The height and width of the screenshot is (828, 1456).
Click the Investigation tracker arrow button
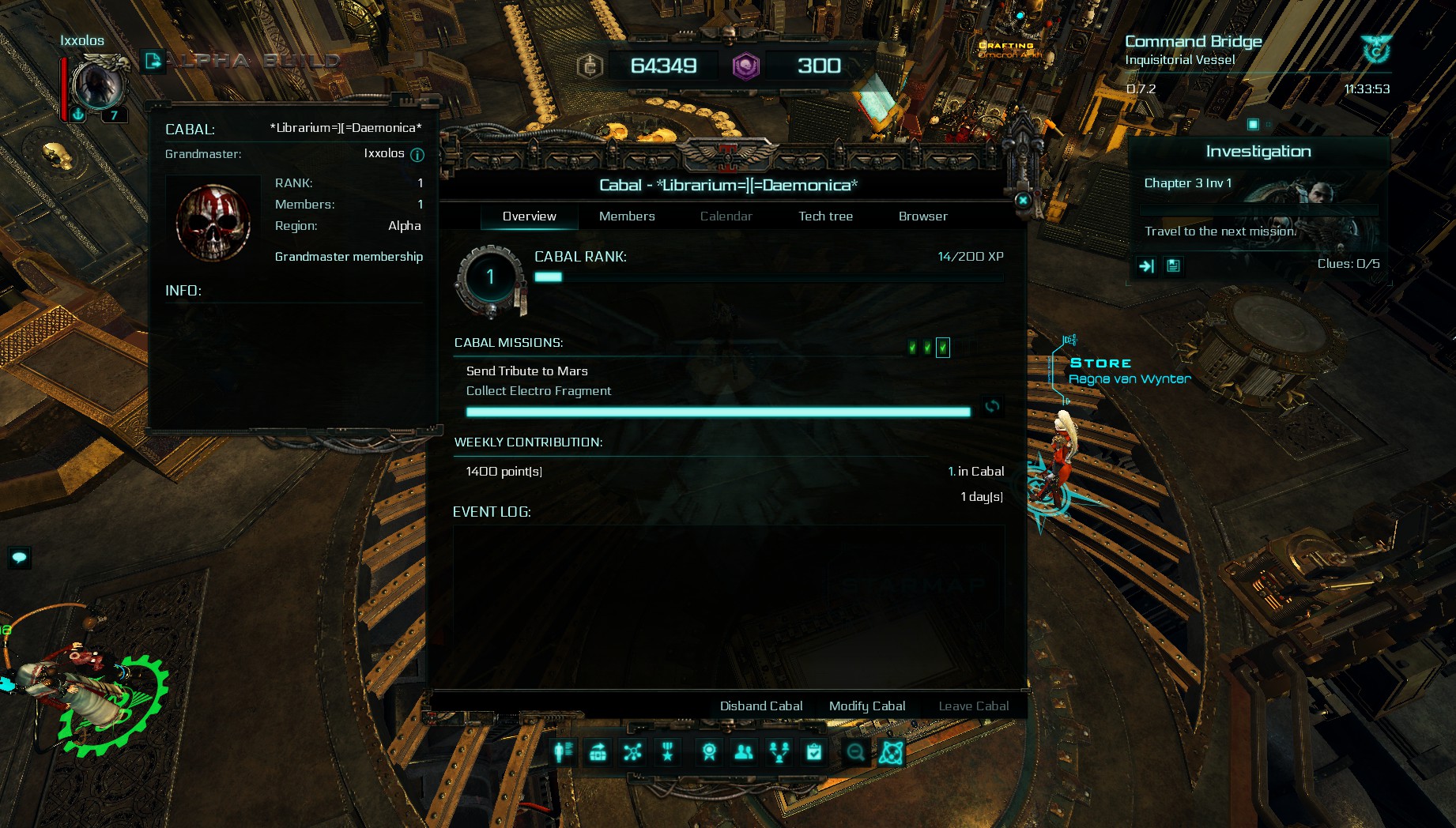click(x=1146, y=266)
